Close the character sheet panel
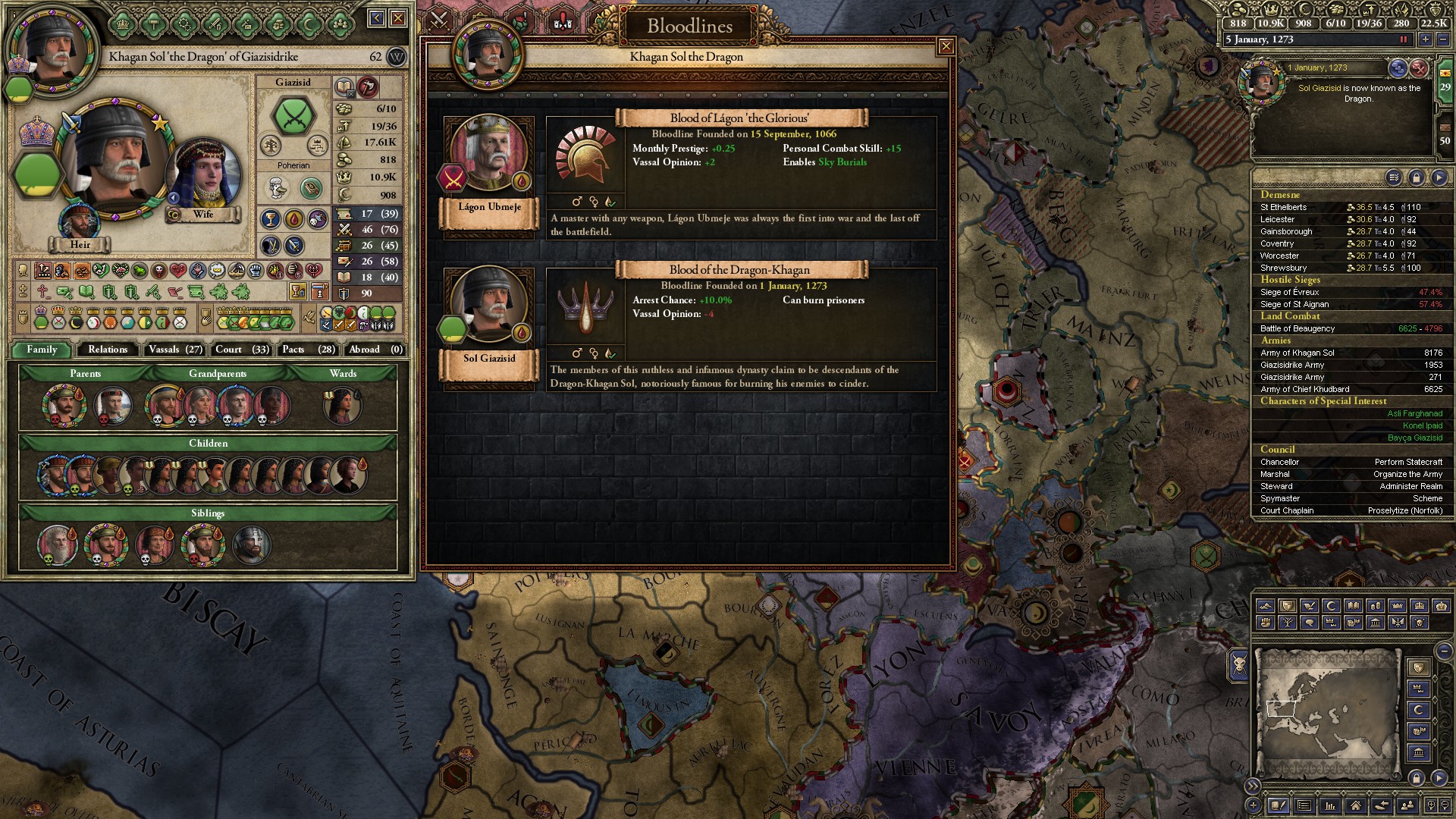Viewport: 1456px width, 819px height. tap(398, 18)
